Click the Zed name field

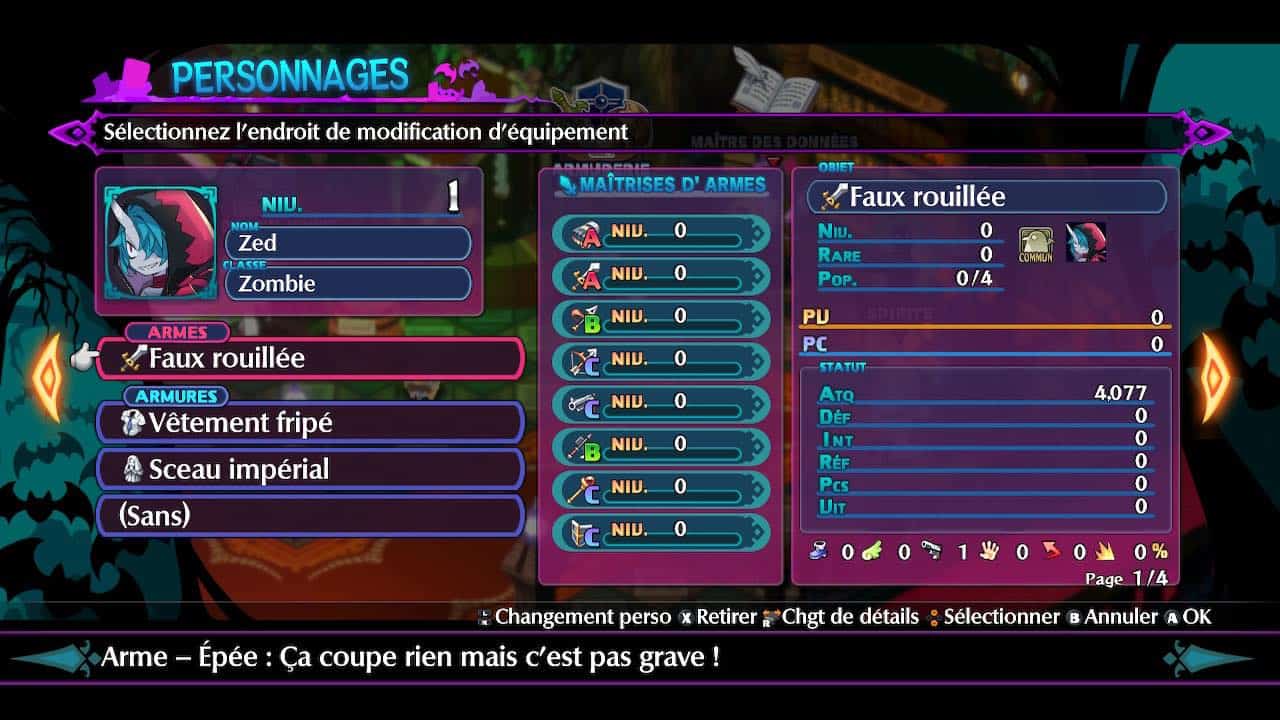tap(348, 243)
